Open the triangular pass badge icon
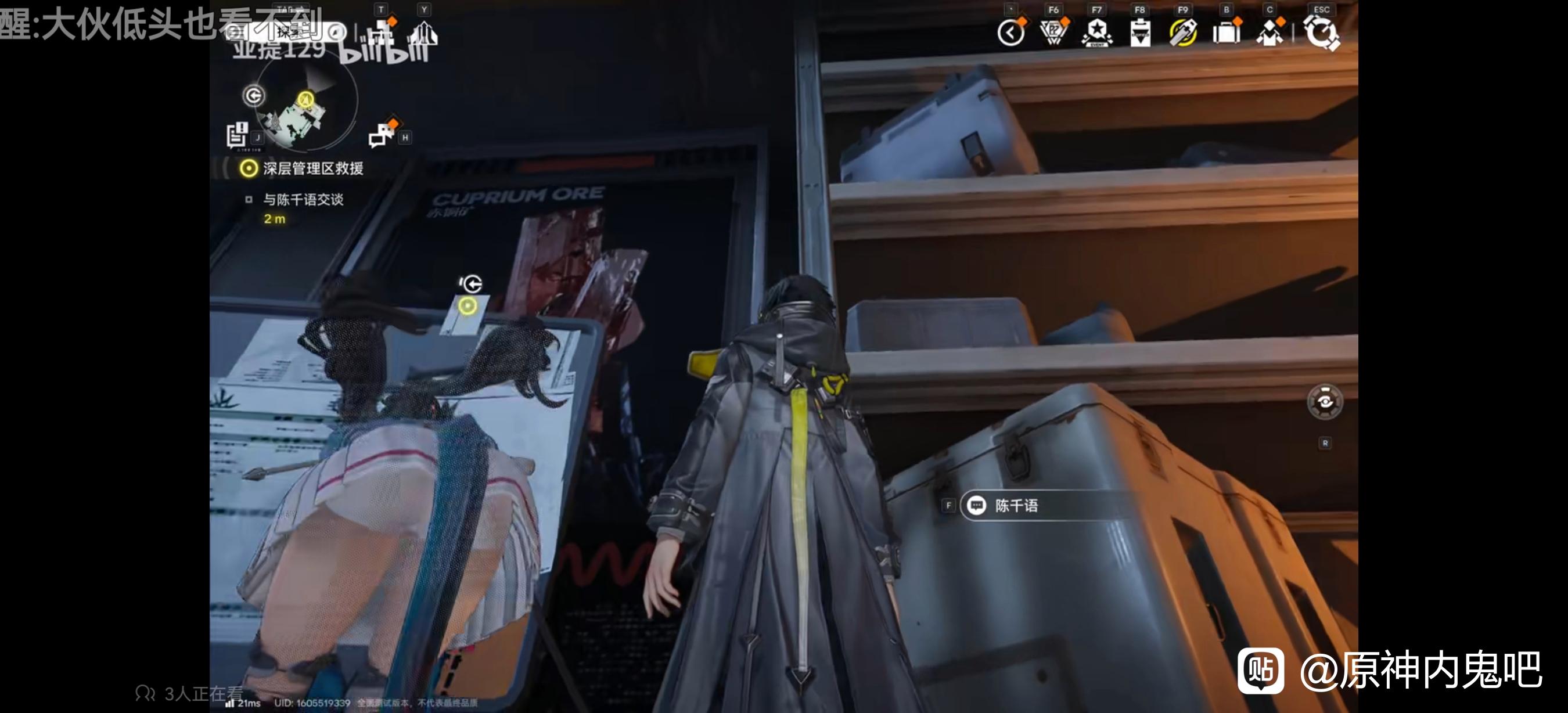 click(x=1053, y=33)
